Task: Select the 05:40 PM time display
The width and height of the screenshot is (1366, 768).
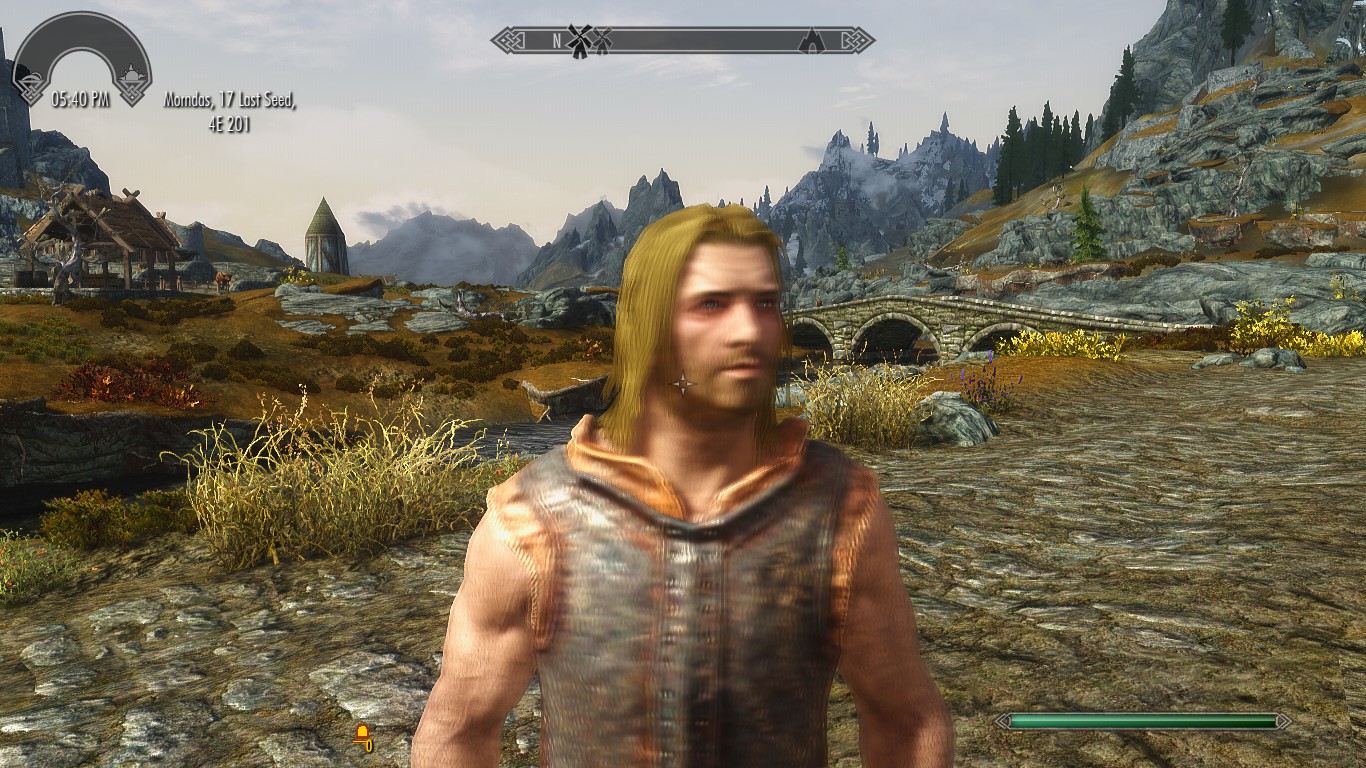Action: click(x=81, y=97)
